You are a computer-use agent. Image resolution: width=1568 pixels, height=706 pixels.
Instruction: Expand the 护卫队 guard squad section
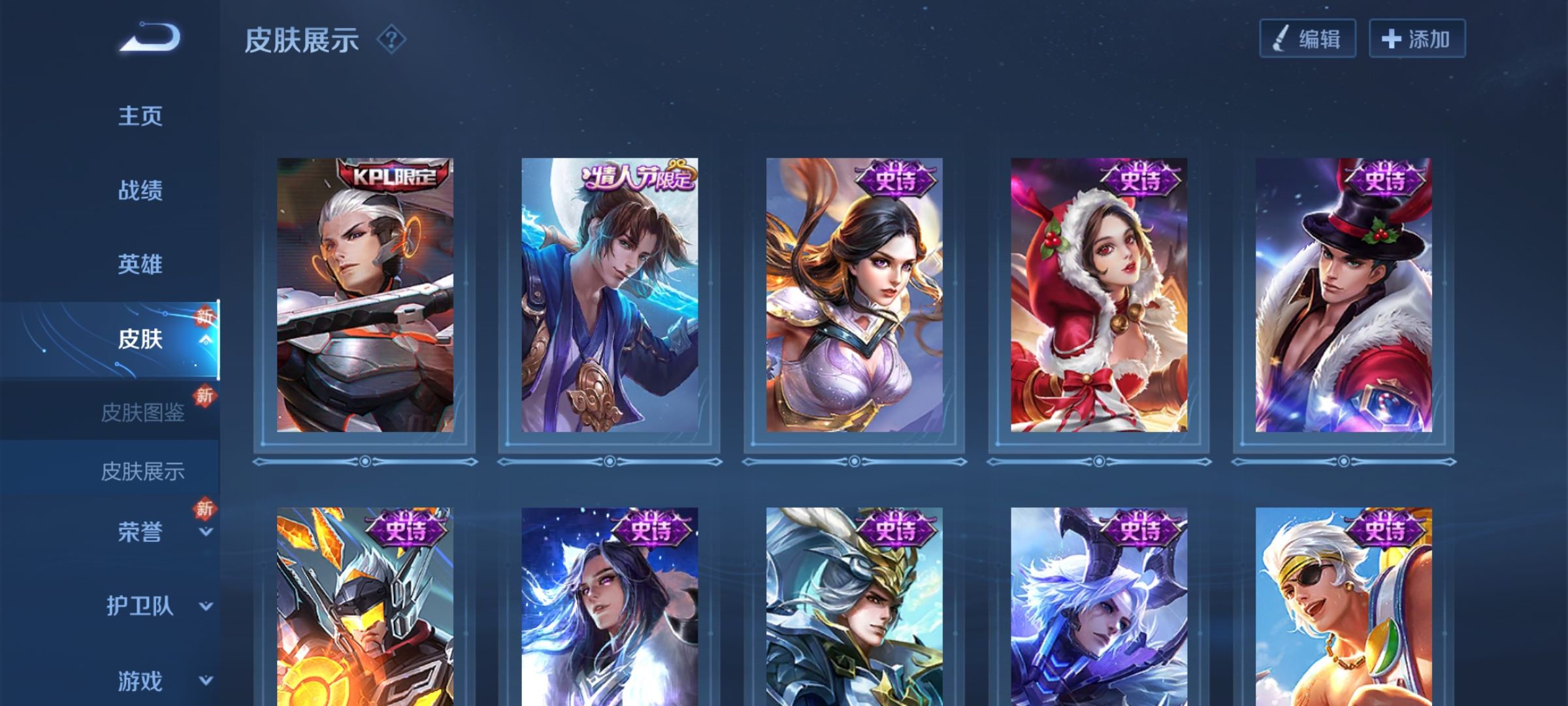(x=140, y=606)
